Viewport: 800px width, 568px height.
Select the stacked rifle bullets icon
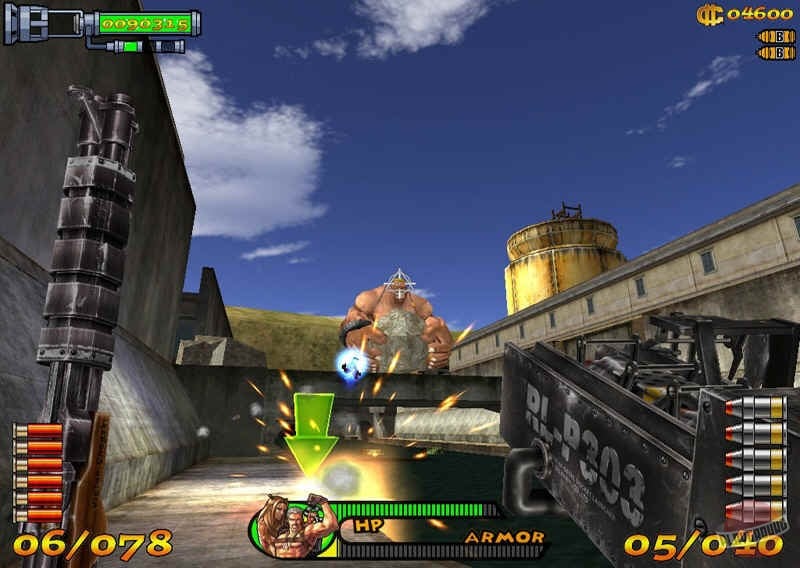754,462
